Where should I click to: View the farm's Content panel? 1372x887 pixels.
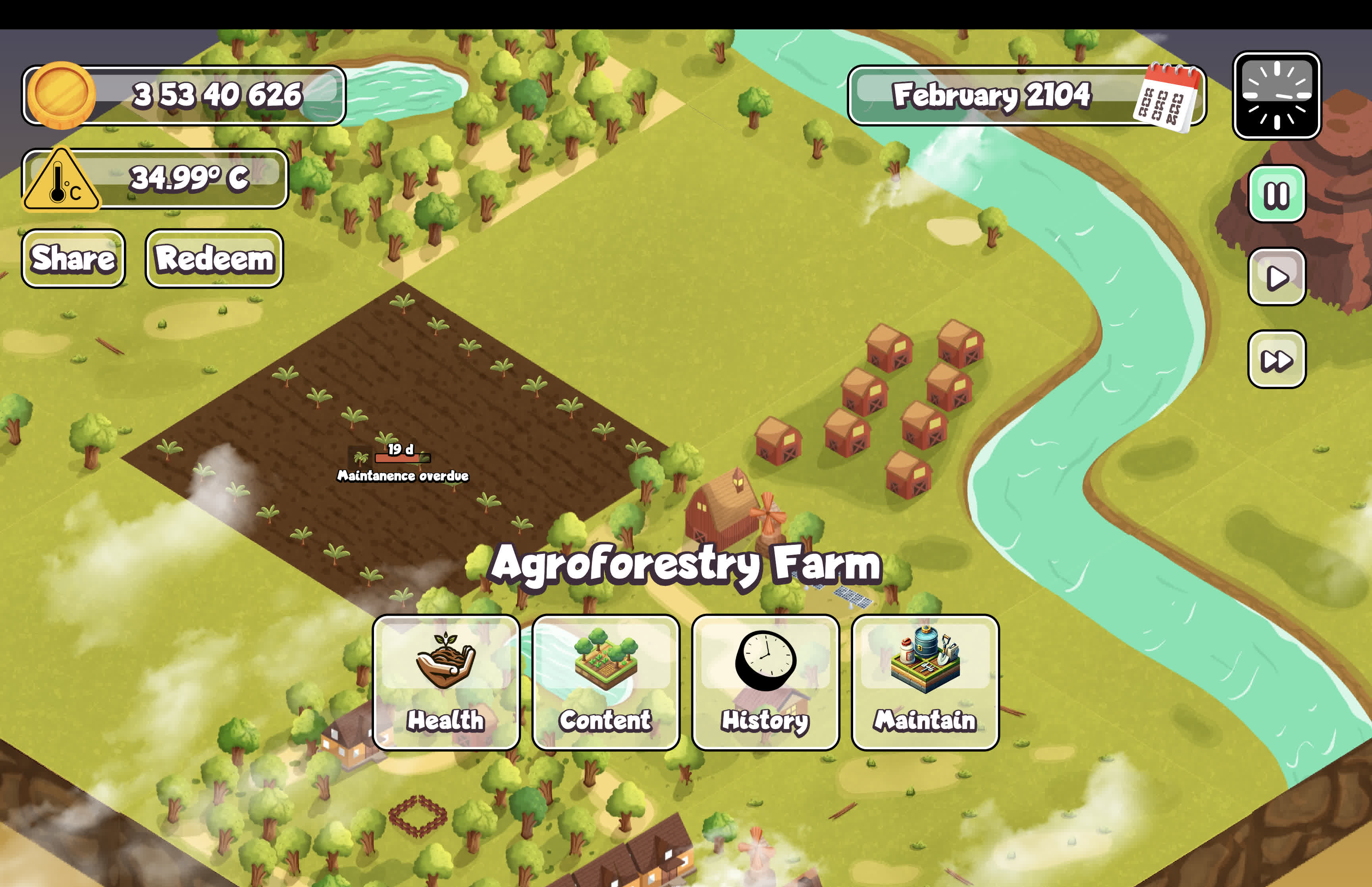click(x=606, y=683)
